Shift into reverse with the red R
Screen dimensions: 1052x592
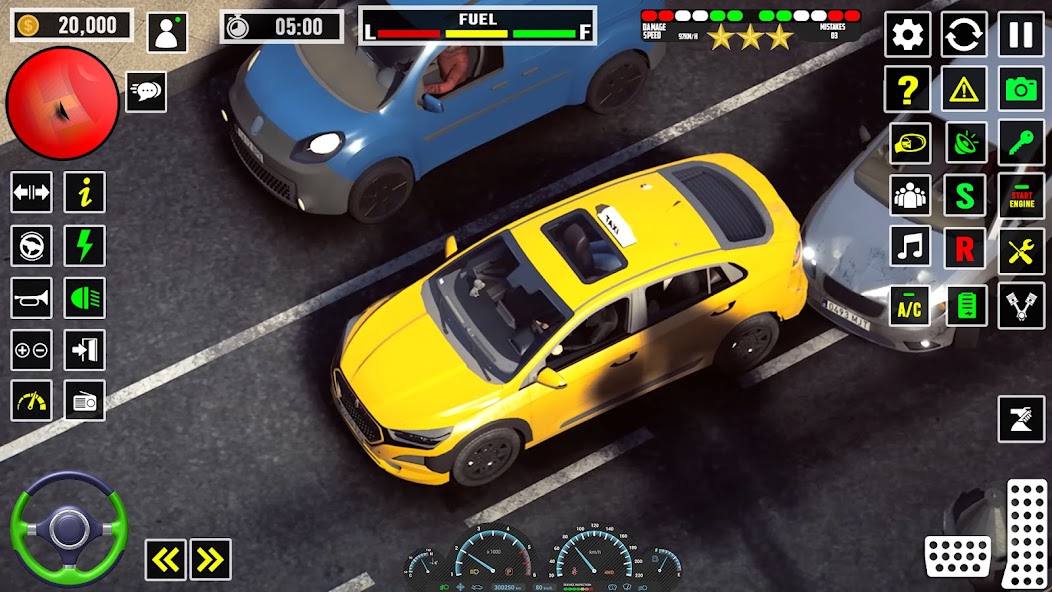tap(964, 248)
